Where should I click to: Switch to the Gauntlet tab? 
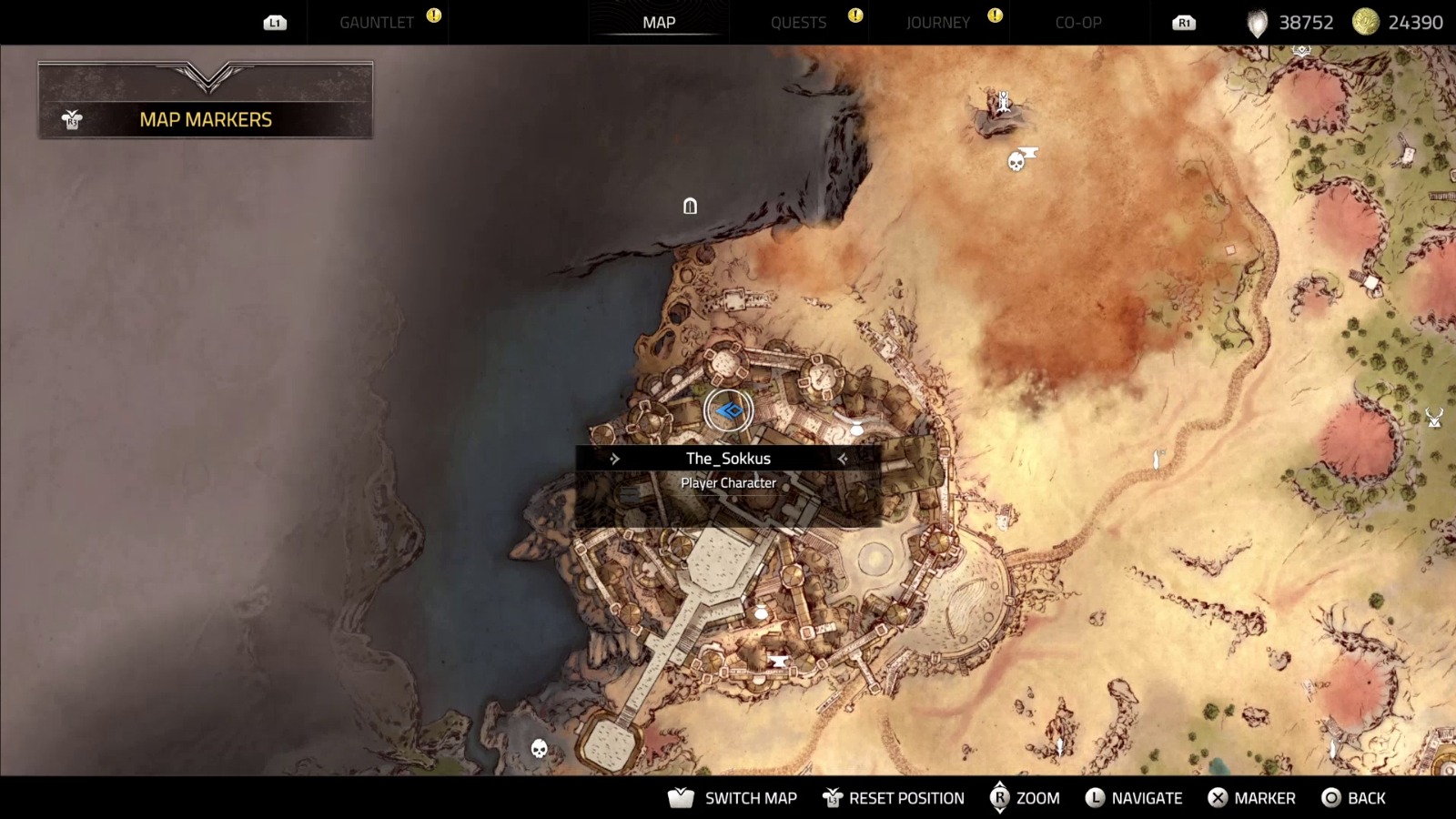pos(377,23)
